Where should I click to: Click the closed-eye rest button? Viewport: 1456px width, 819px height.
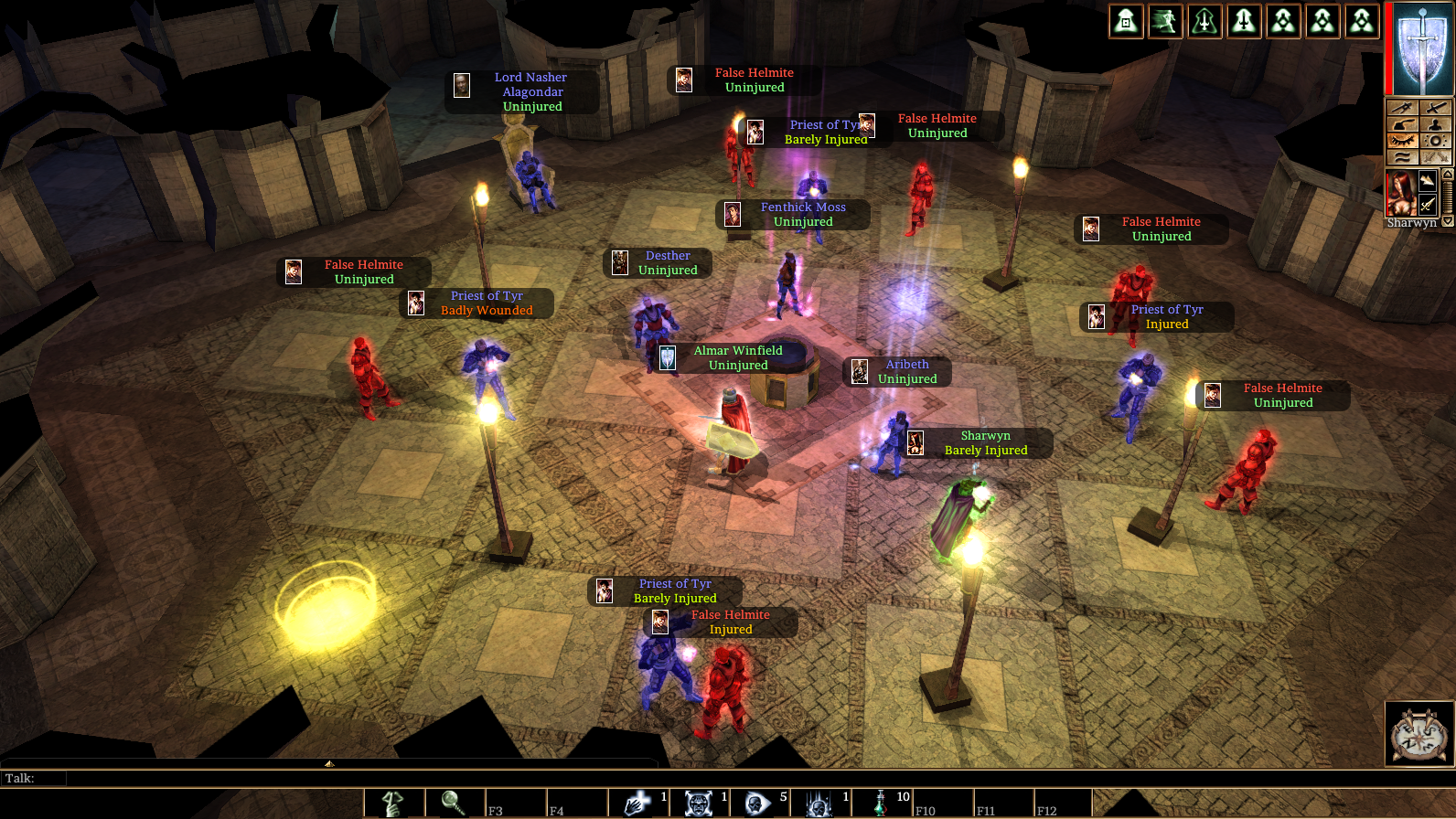[1402, 141]
